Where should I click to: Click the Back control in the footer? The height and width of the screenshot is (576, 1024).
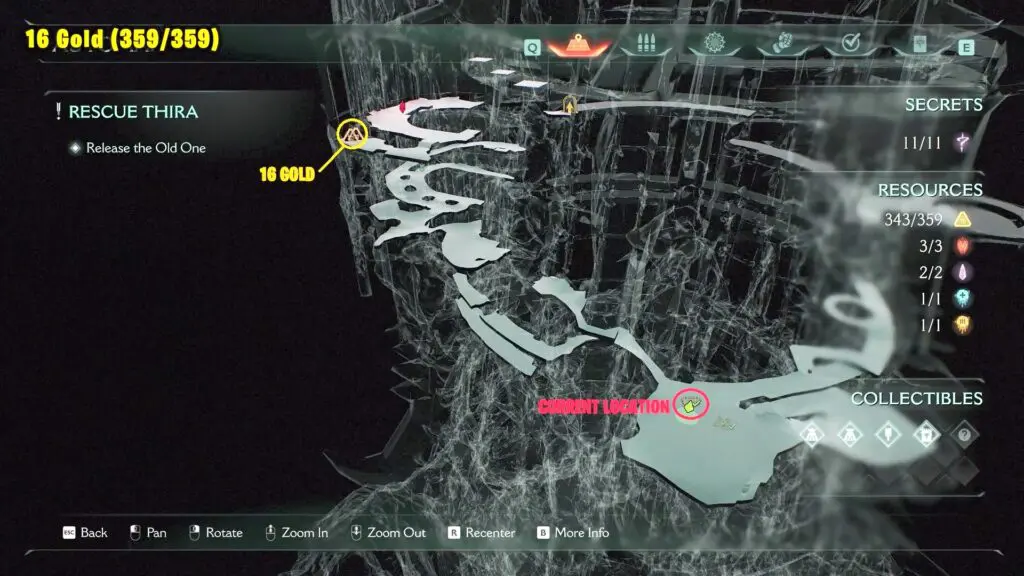click(x=85, y=533)
